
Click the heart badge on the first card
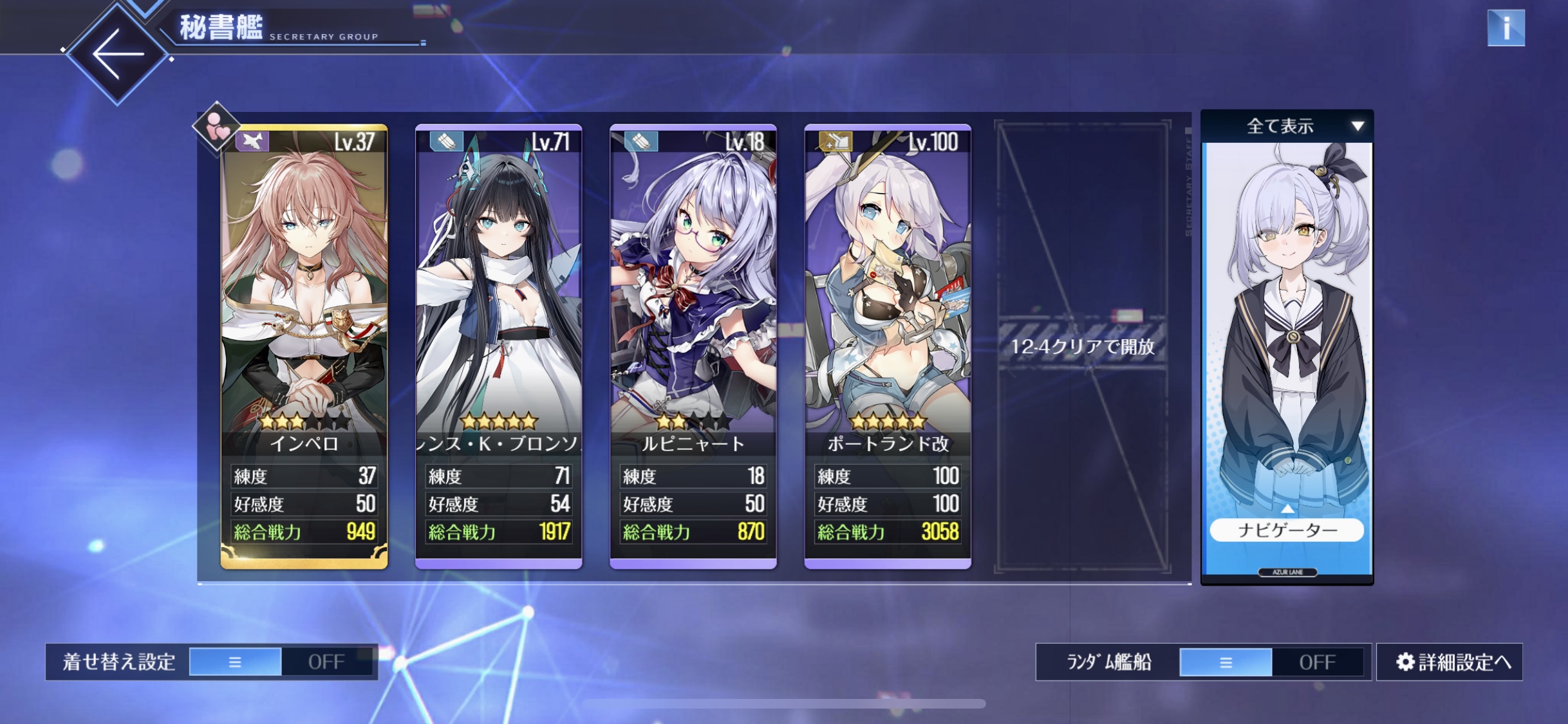coord(216,127)
